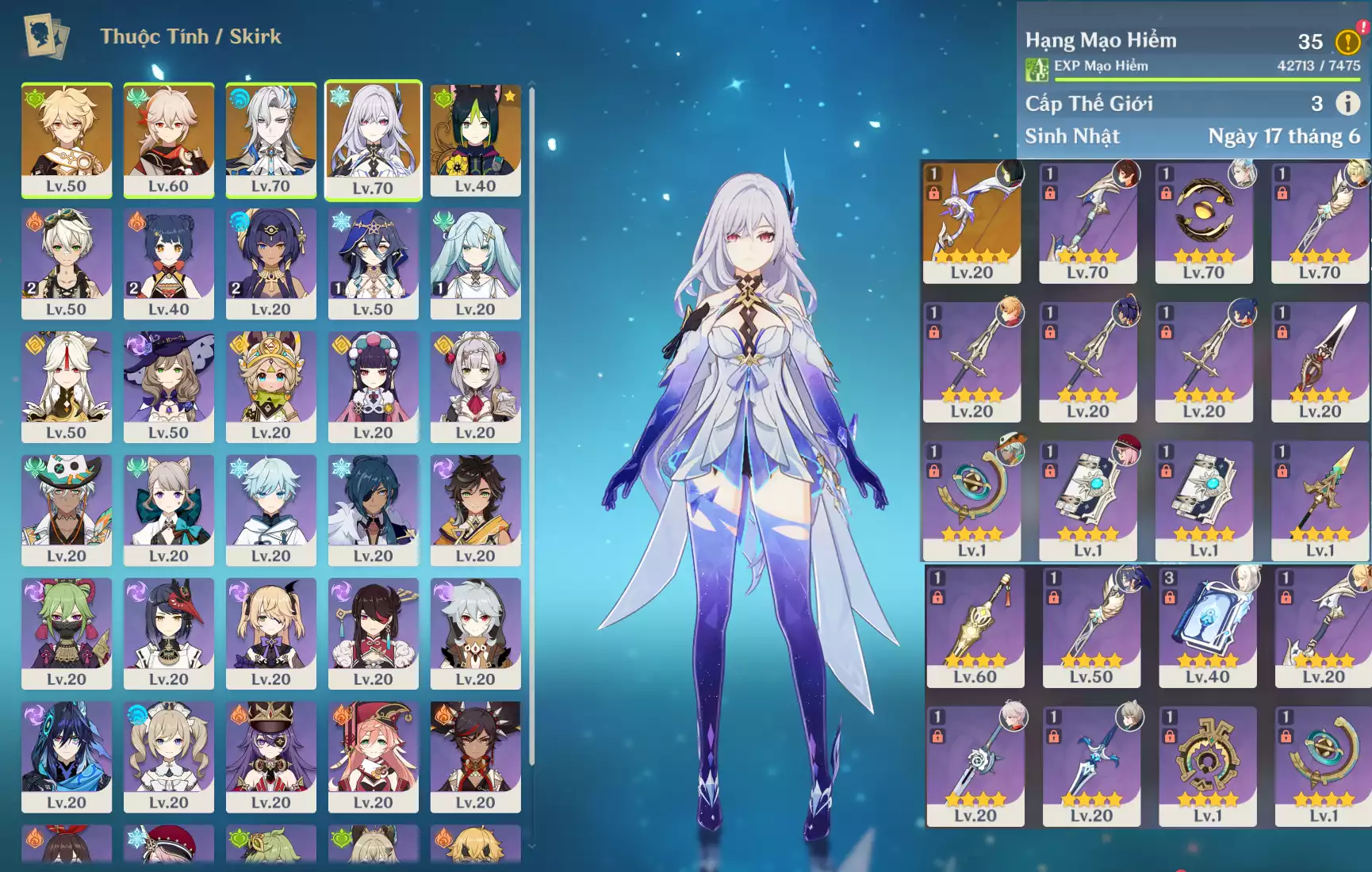
Task: Select Razor's grey-haired portrait
Action: click(475, 631)
